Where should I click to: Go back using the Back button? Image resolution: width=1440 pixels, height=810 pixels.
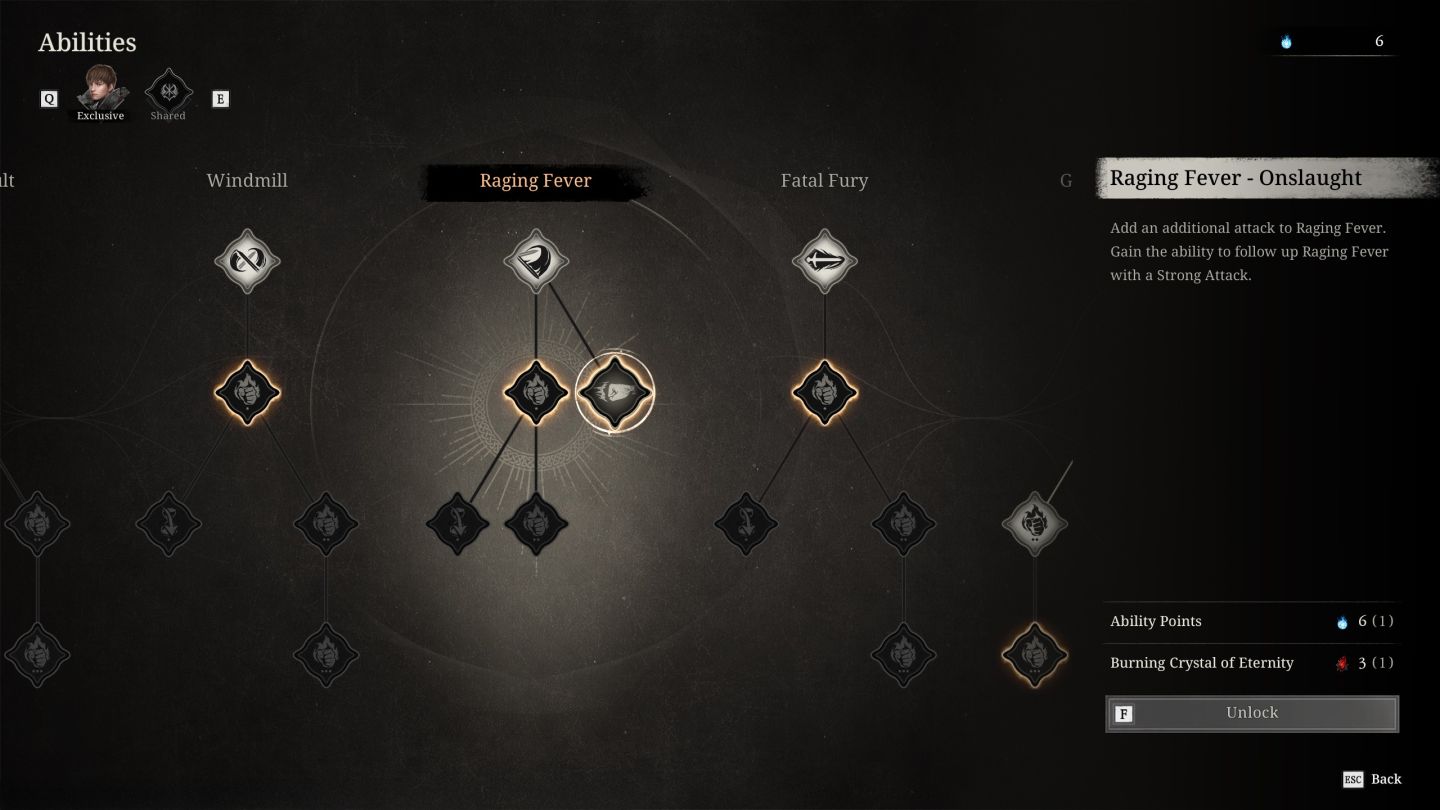pos(1372,779)
